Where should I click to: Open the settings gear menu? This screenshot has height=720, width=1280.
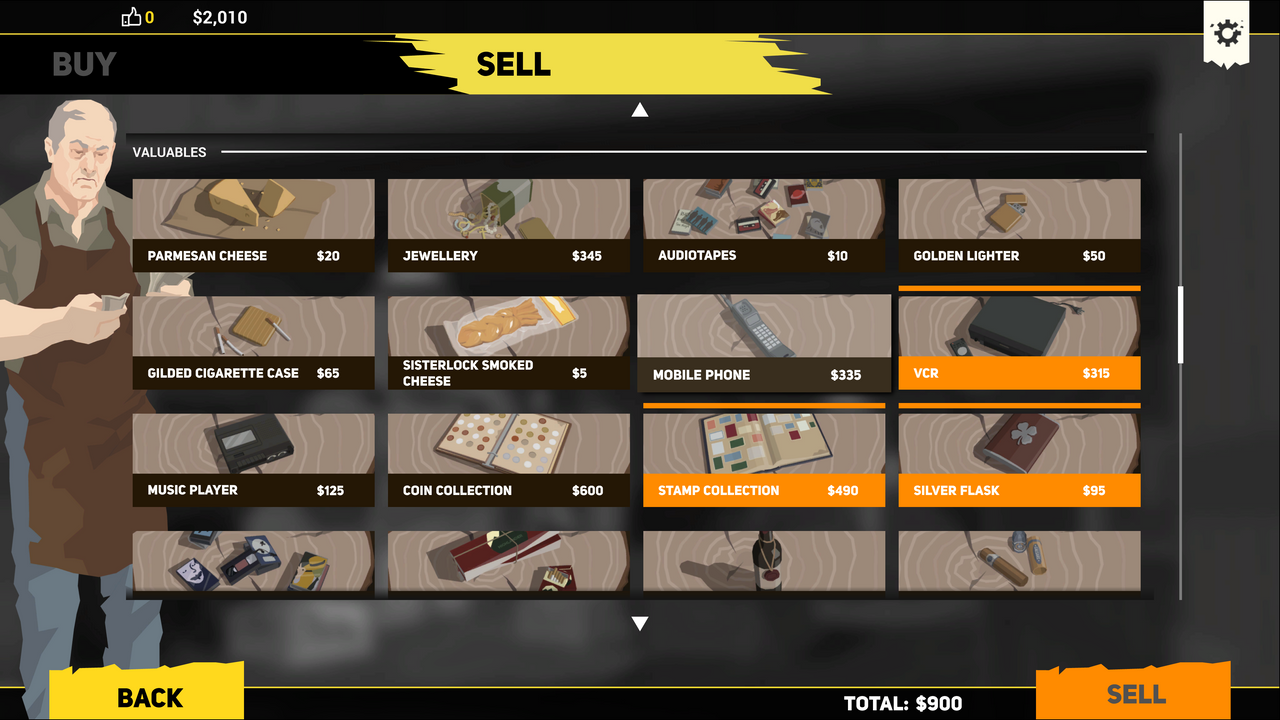pos(1226,34)
